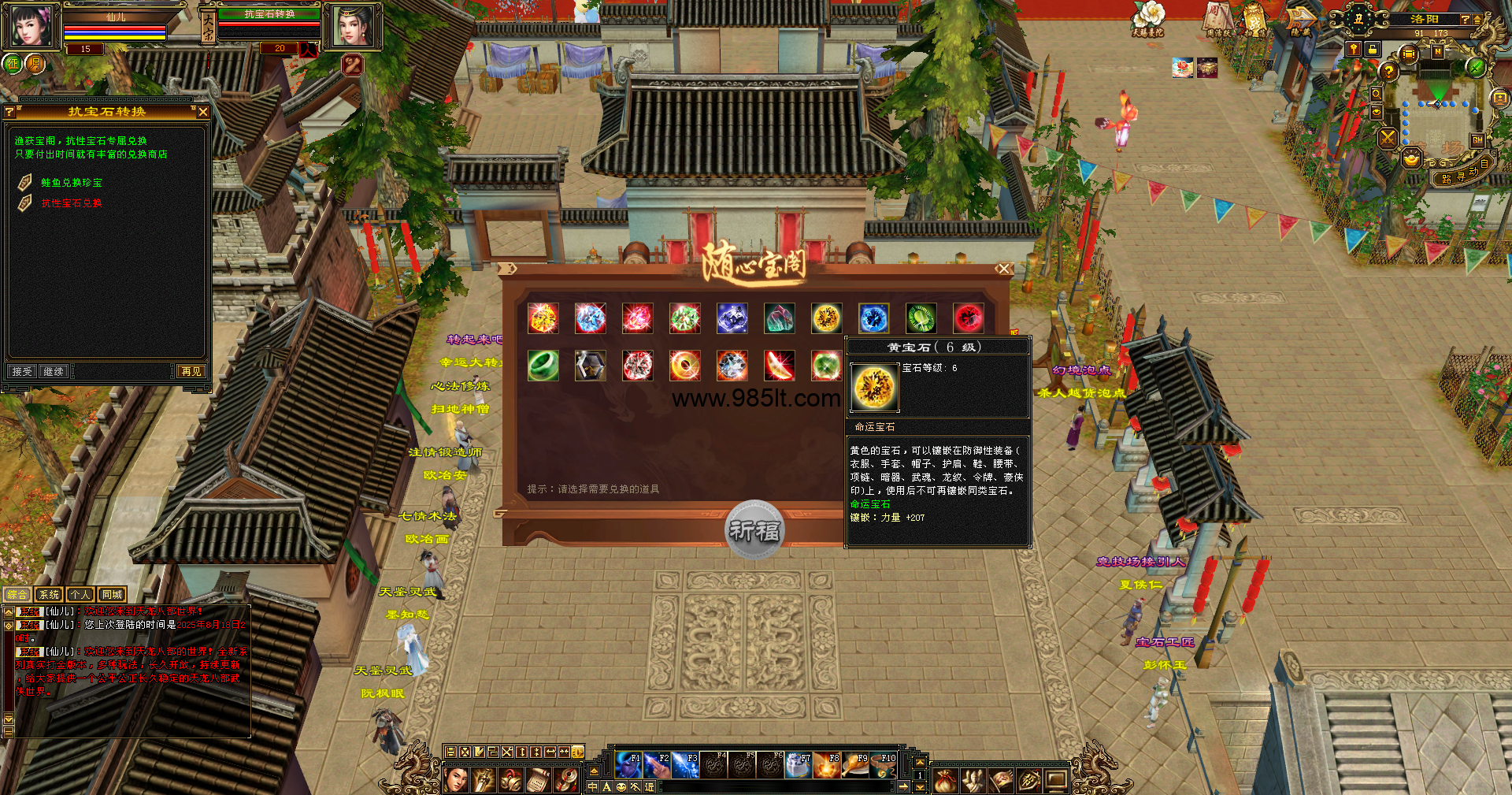Screen dimensions: 1512x795
Task: Select the 抗性宝石兑换 dialogue option
Action: tap(72, 203)
